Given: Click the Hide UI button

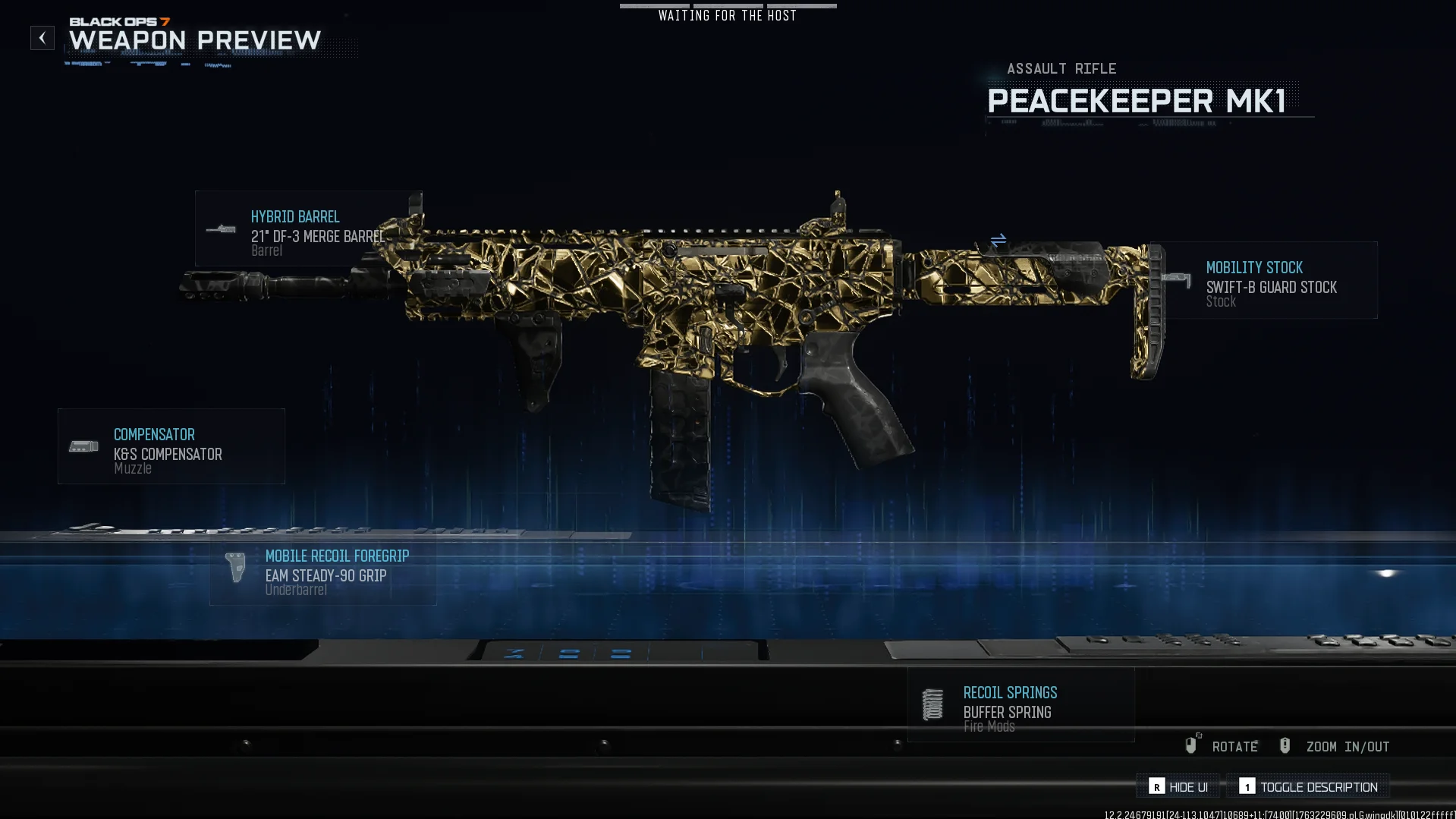Looking at the screenshot, I should [1178, 787].
